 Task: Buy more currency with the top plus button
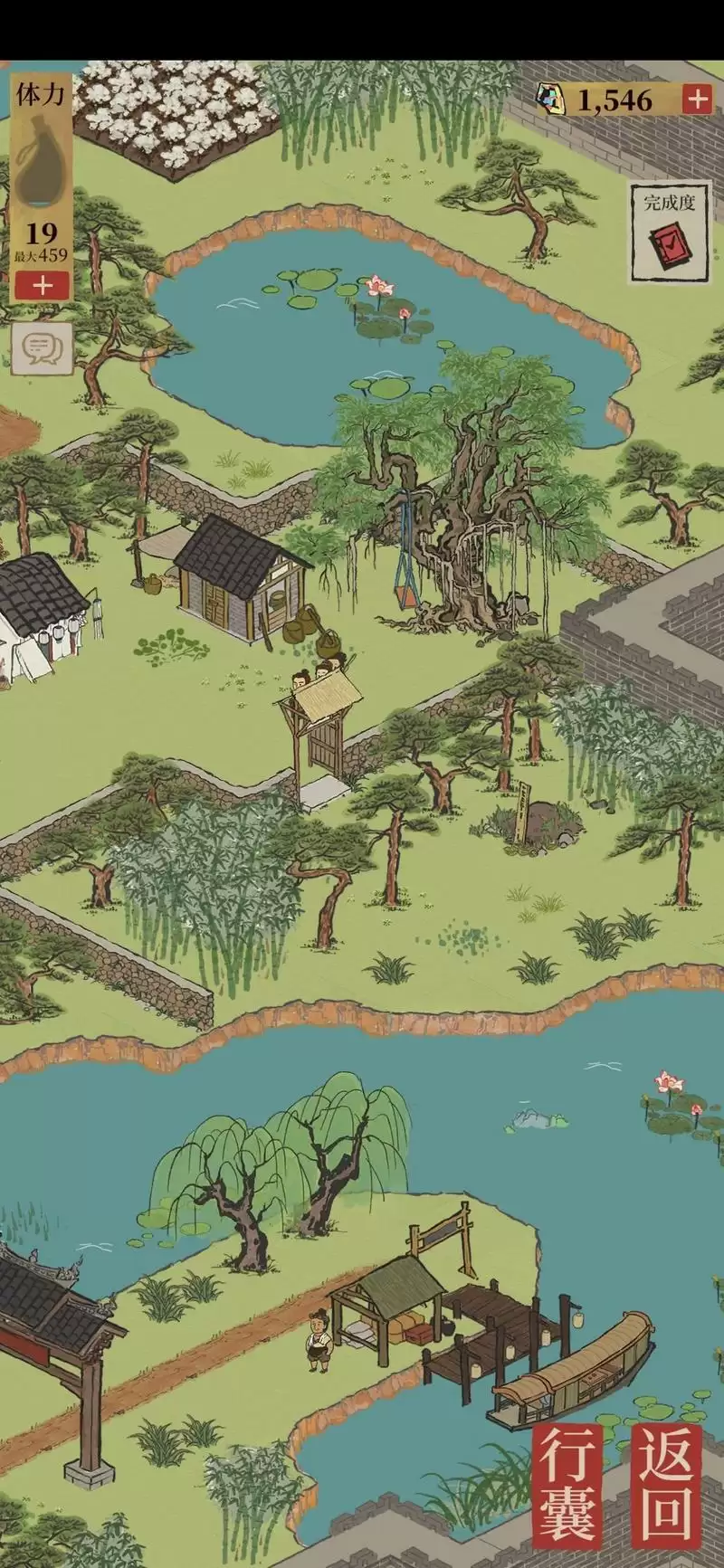(x=696, y=100)
